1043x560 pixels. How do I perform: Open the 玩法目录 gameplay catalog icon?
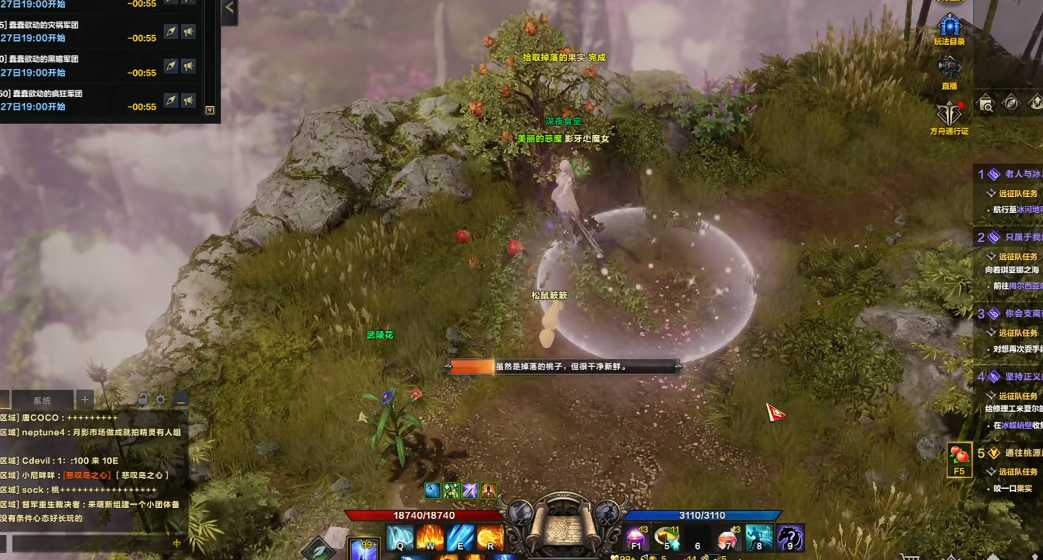(x=950, y=26)
